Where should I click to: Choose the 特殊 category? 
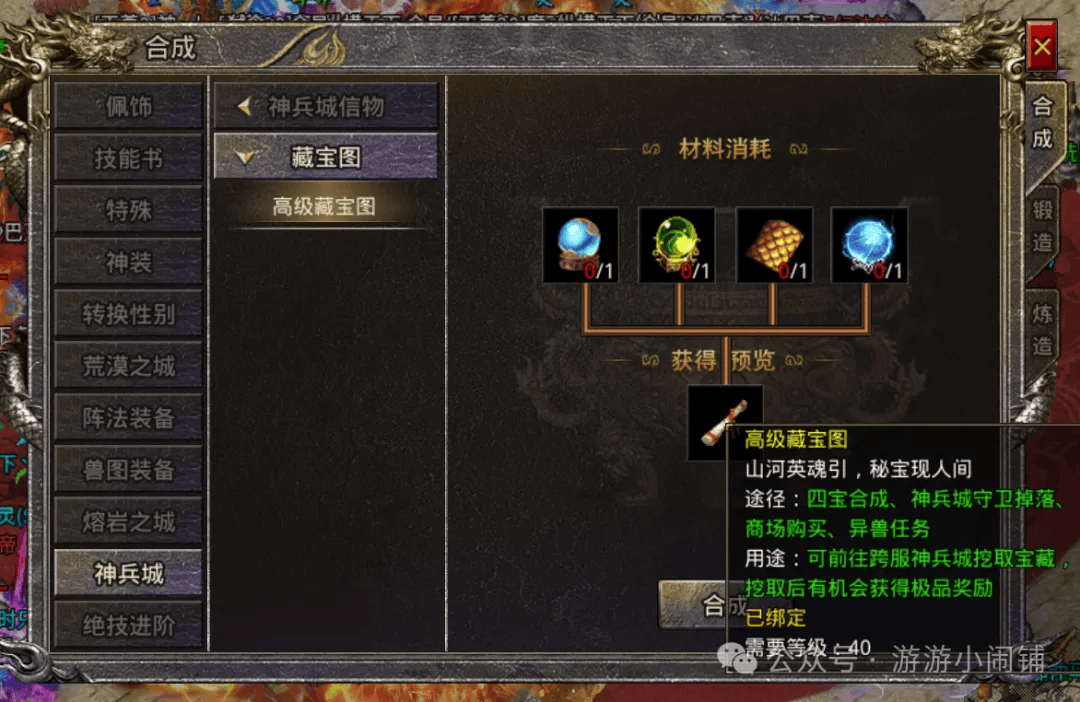click(x=128, y=210)
